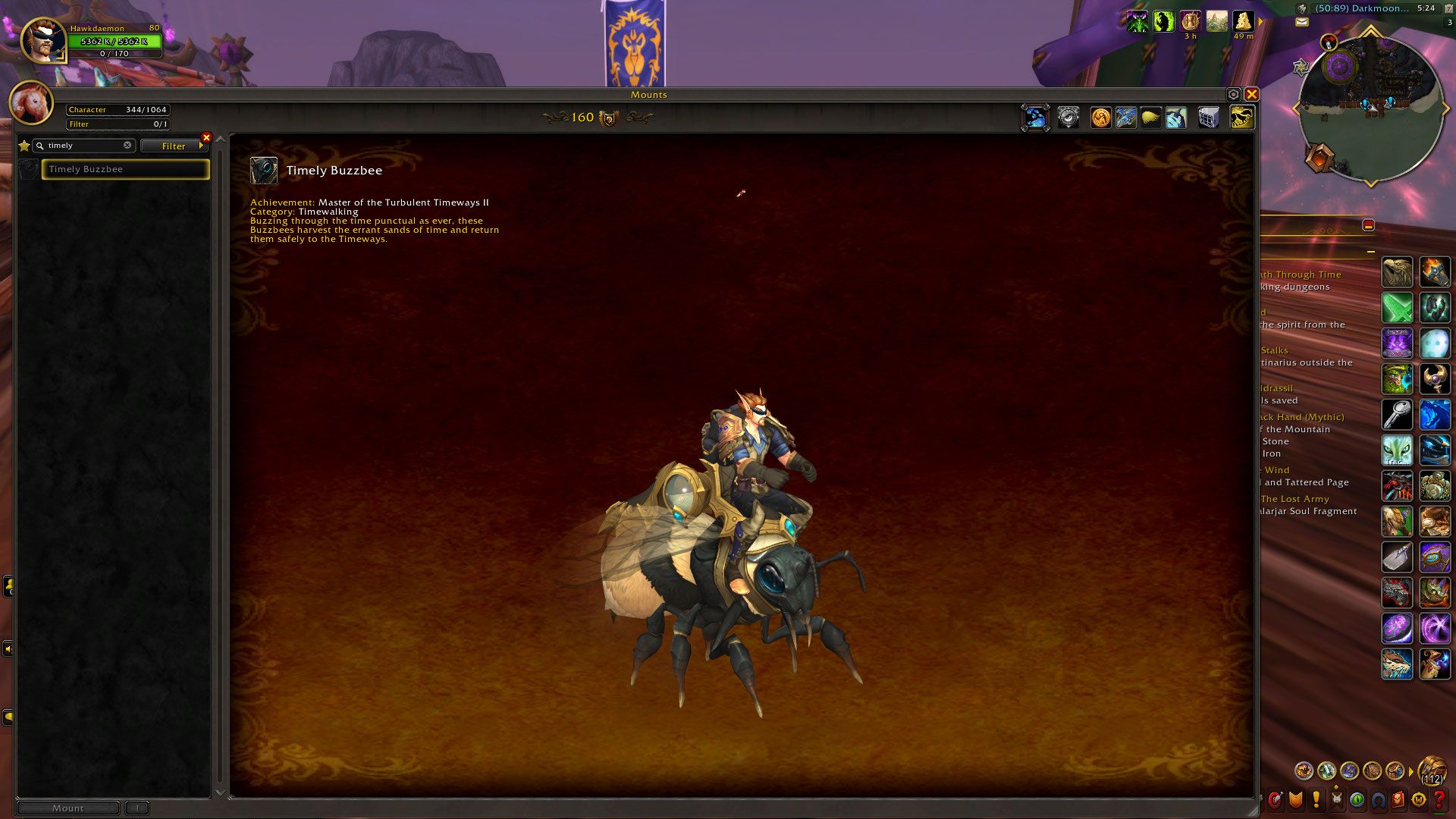Click the Mount button at the bottom

click(x=67, y=808)
